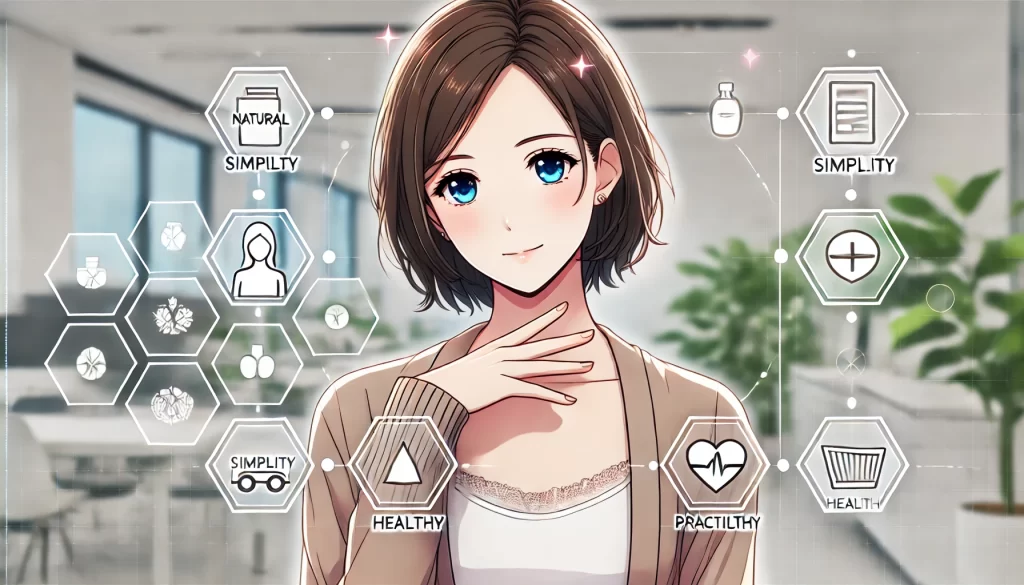Click the small bottle icon
The width and height of the screenshot is (1024, 585).
tap(725, 110)
